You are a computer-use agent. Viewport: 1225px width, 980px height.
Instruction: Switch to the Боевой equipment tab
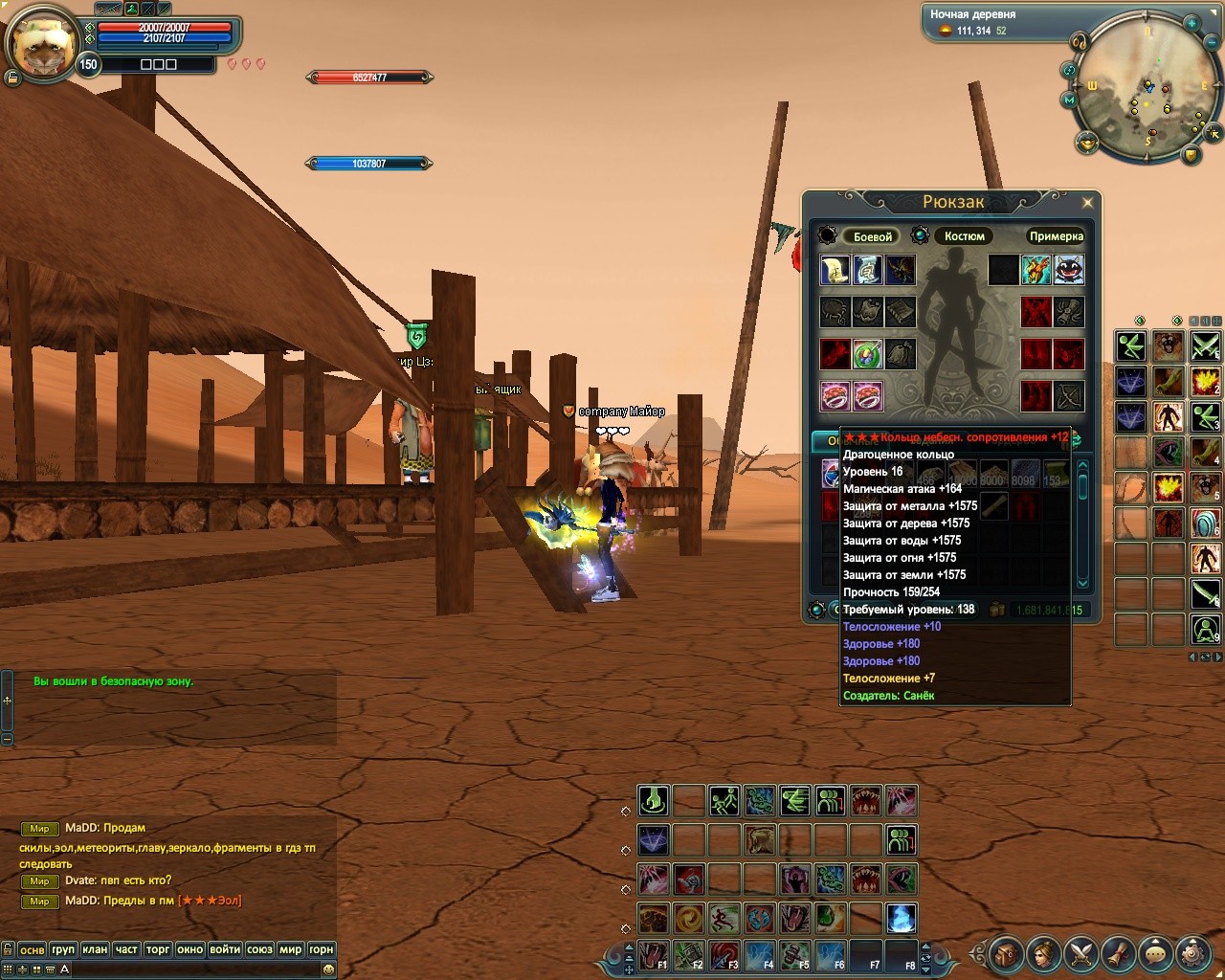click(872, 236)
